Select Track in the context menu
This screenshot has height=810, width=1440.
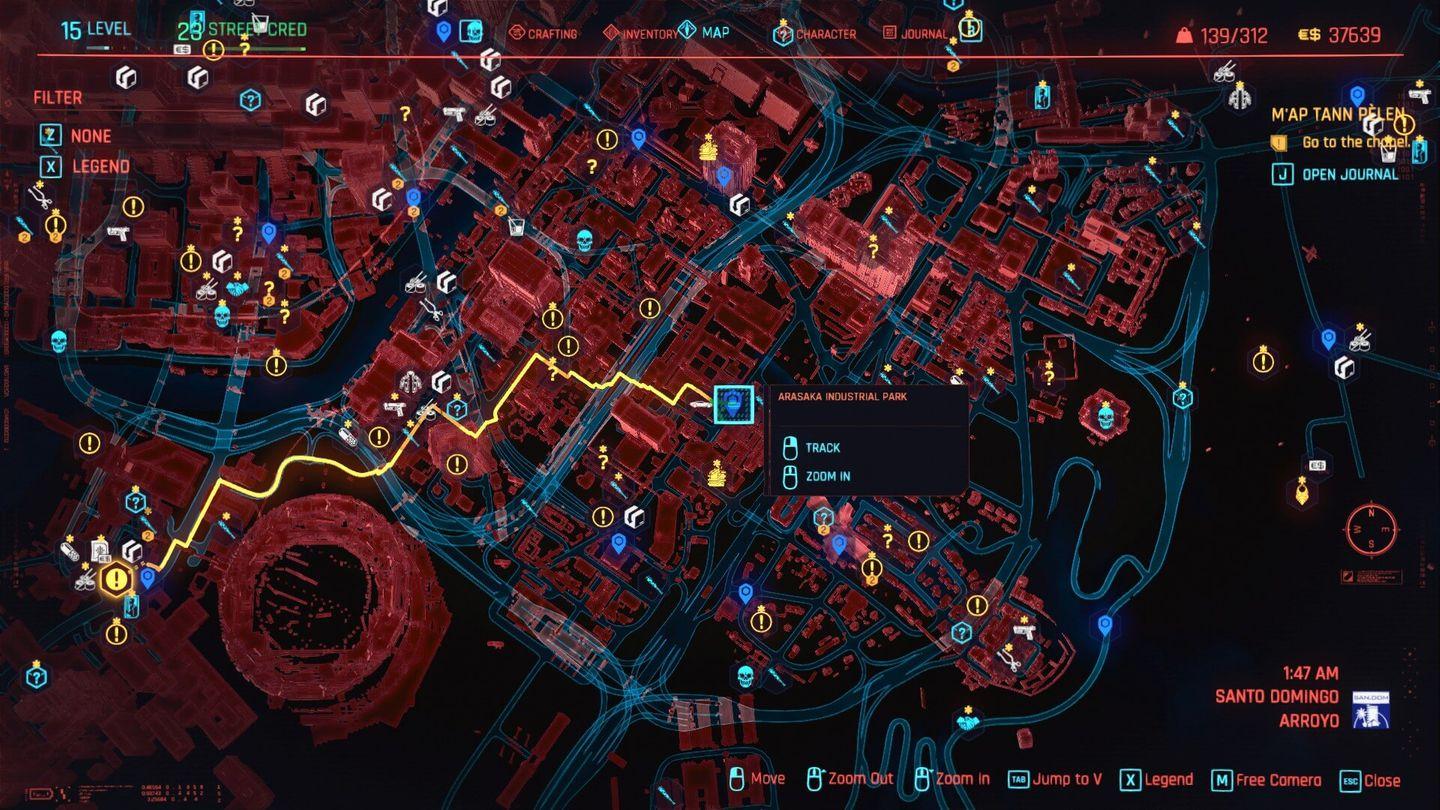[x=824, y=447]
